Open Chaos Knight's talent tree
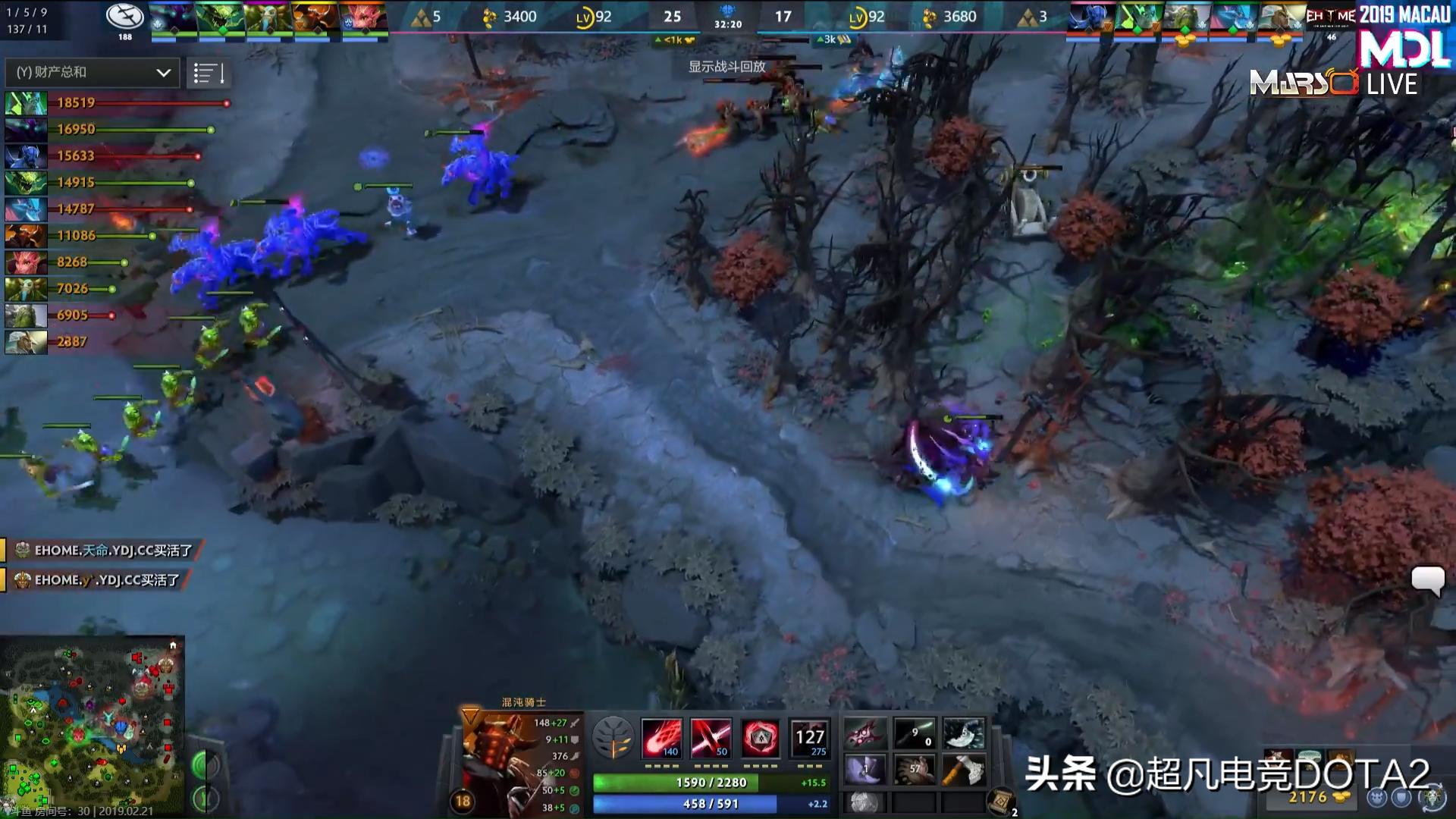 click(615, 738)
